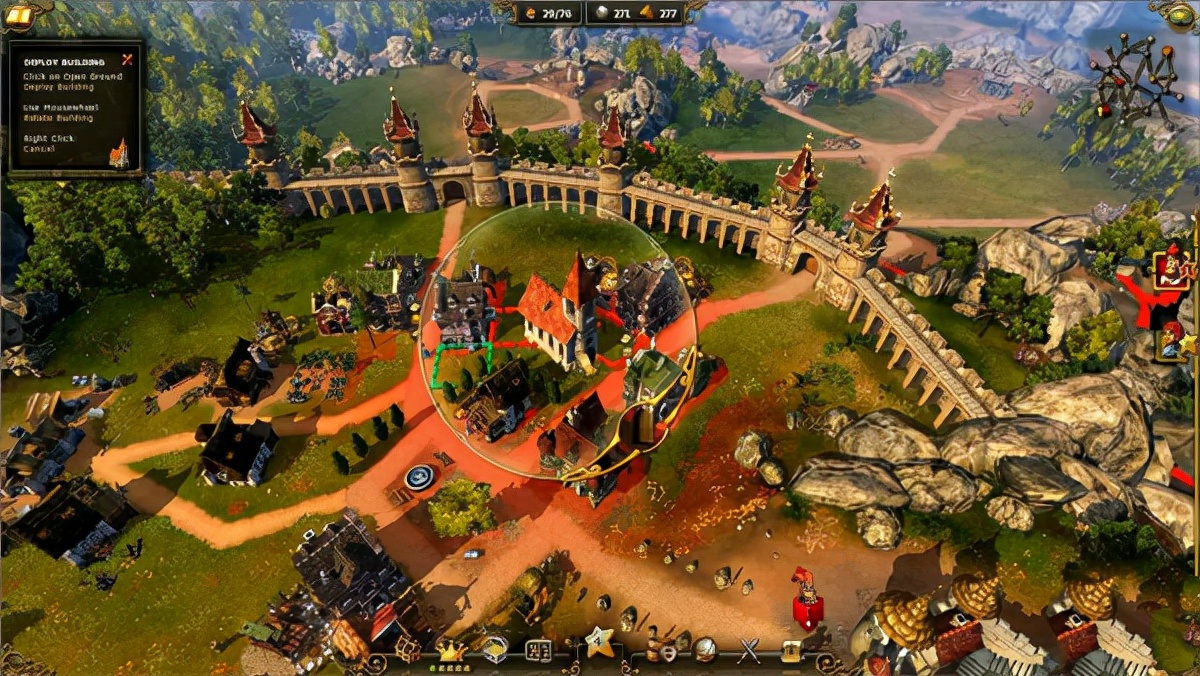This screenshot has height=676, width=1200.
Task: Open the crossed swords military menu
Action: [x=749, y=650]
